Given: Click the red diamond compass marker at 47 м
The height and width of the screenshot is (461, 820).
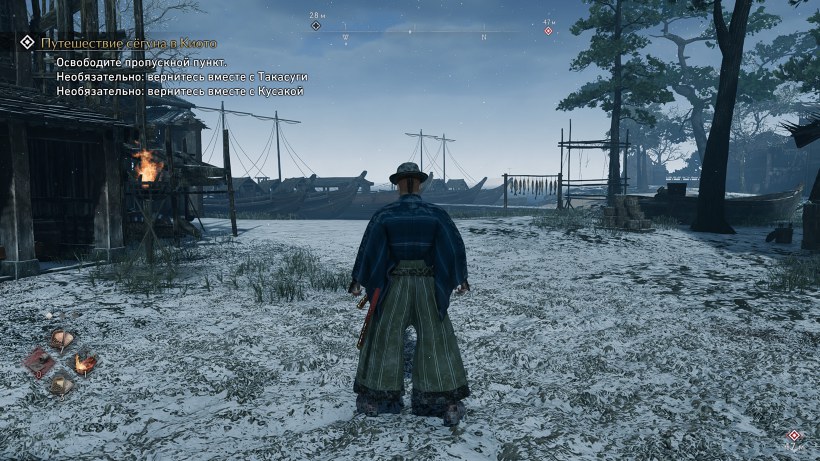Looking at the screenshot, I should pyautogui.click(x=548, y=31).
